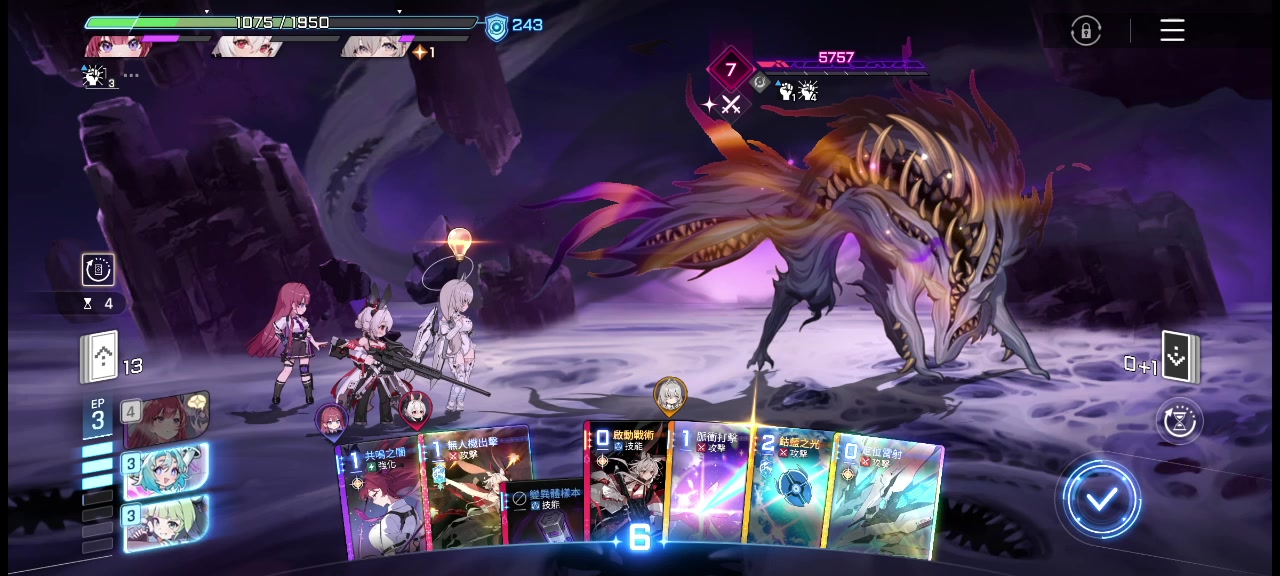Screen dimensions: 1280x576
Task: Activate the teal-haired character's EP skill
Action: 165,471
